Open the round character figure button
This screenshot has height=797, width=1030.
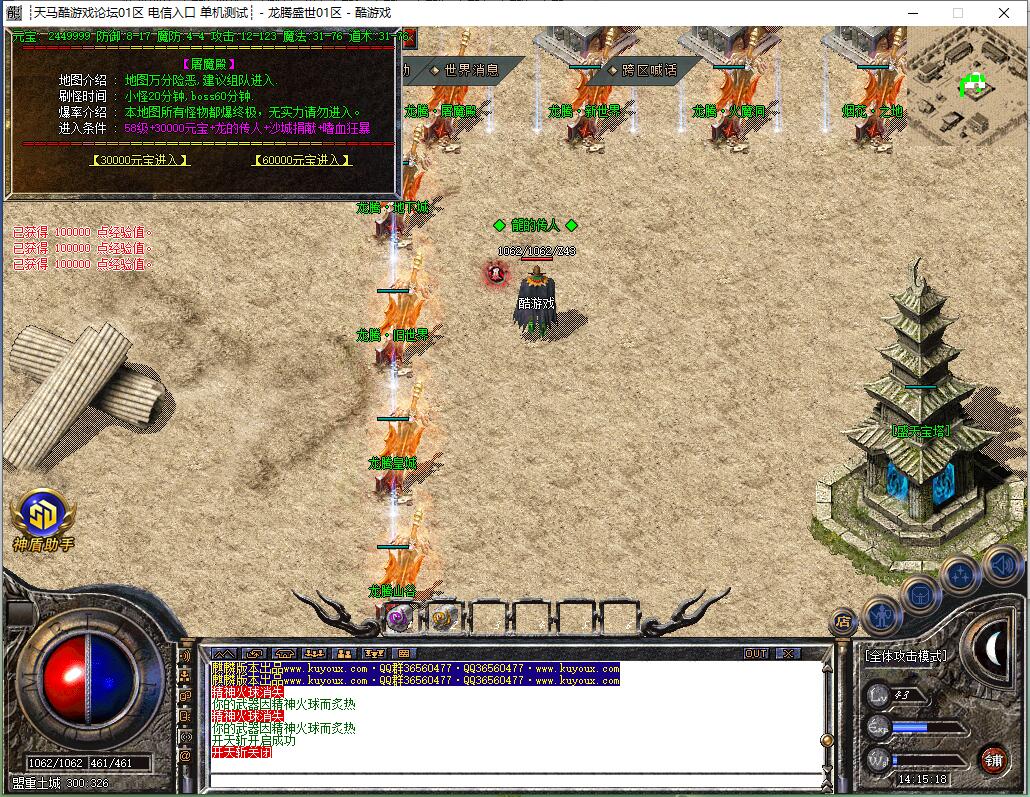882,615
